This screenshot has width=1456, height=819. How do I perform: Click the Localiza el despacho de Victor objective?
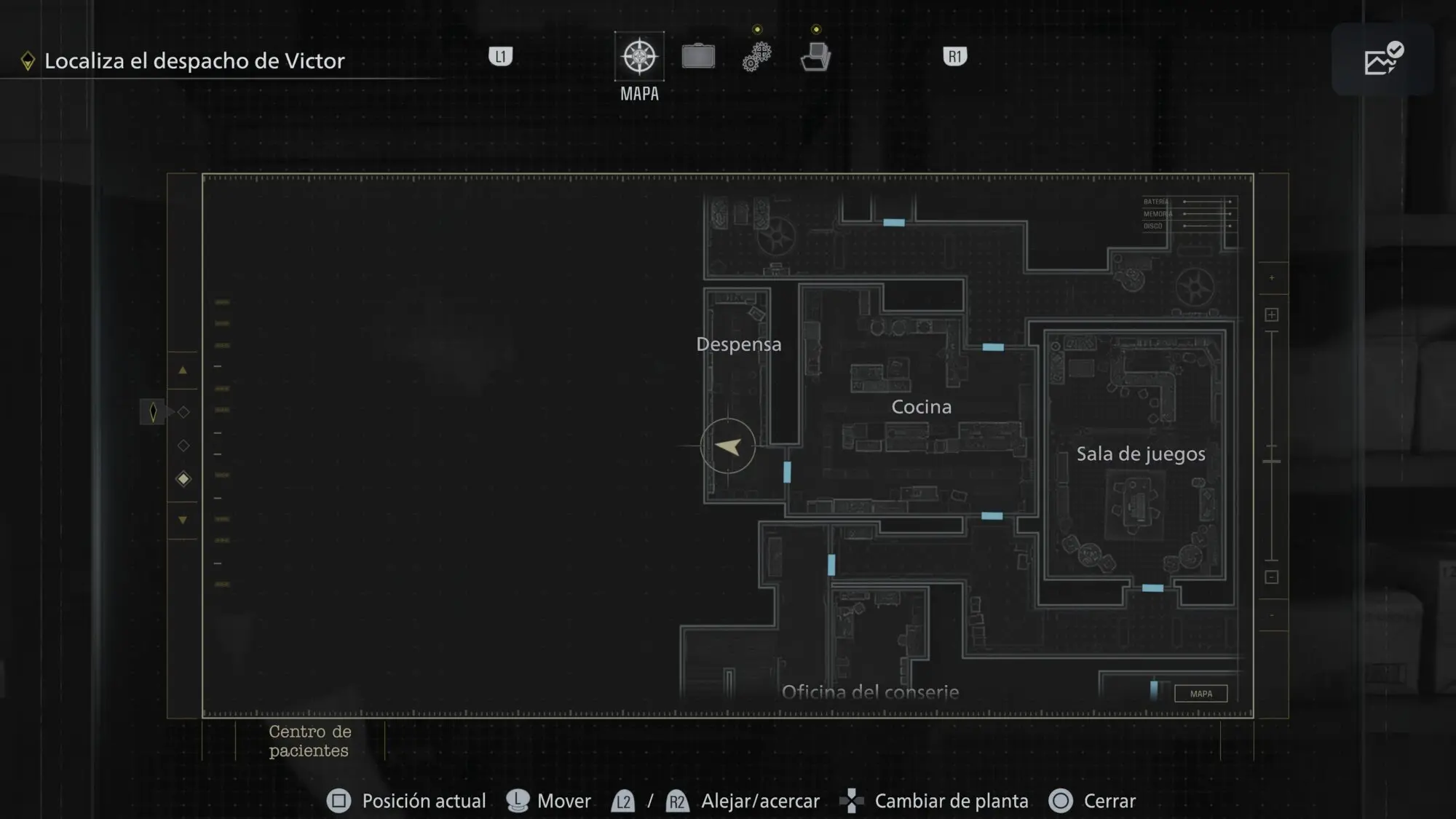point(194,61)
